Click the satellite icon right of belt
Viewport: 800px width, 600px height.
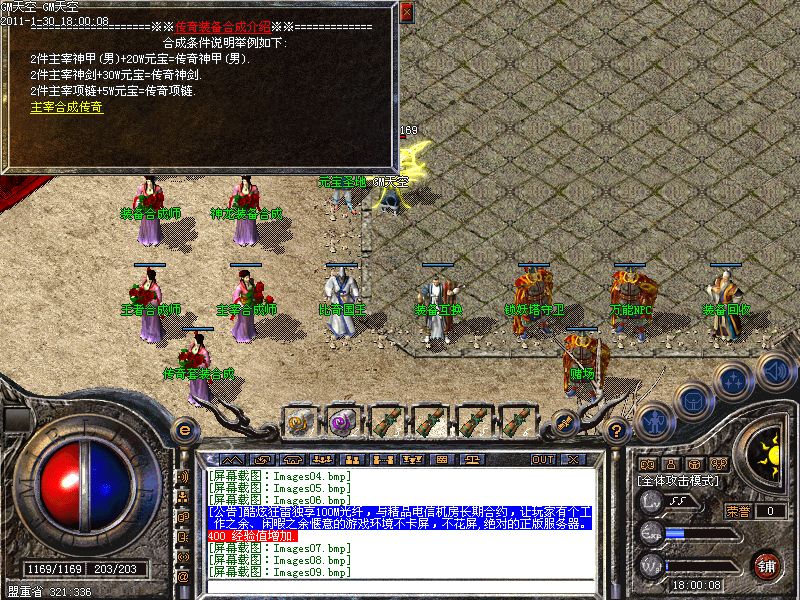click(565, 423)
